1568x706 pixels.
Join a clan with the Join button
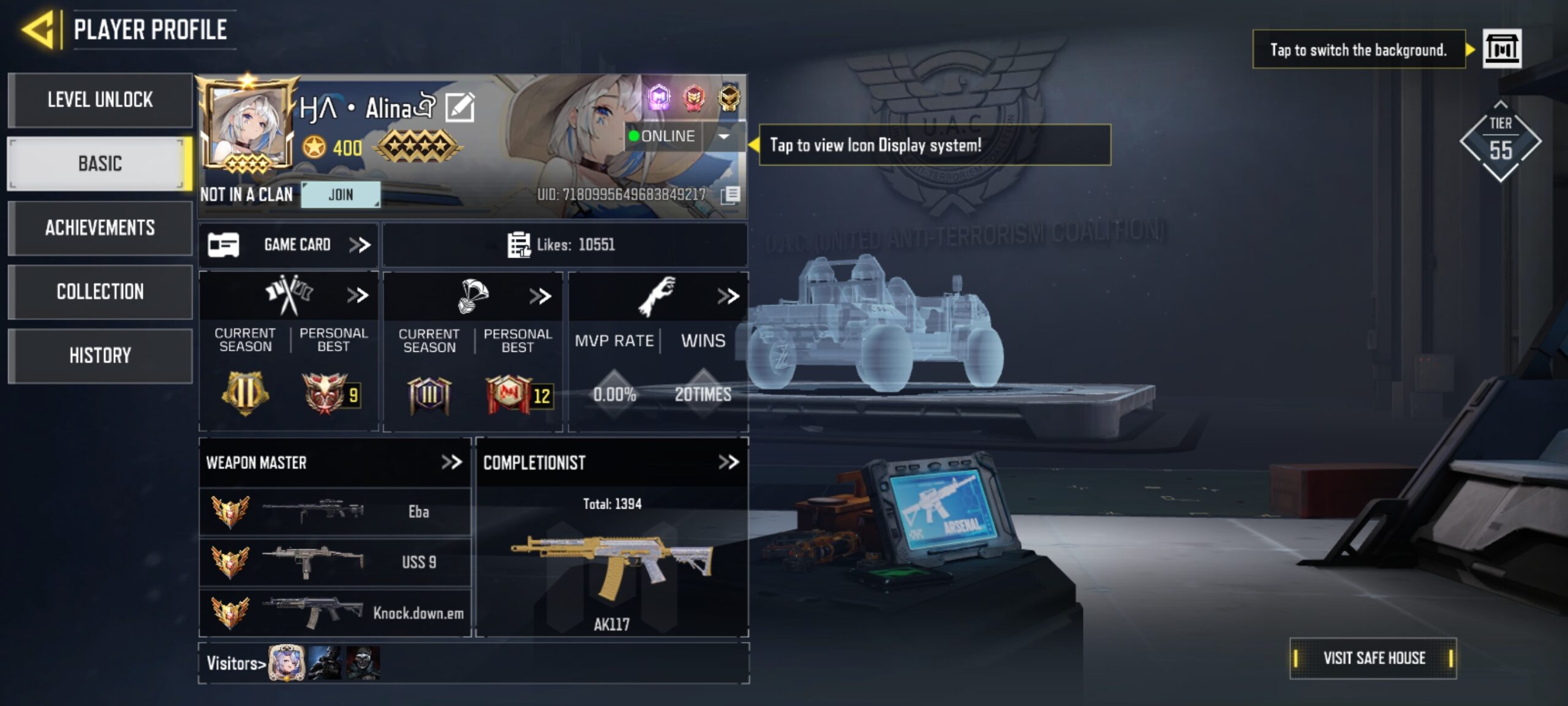(341, 195)
